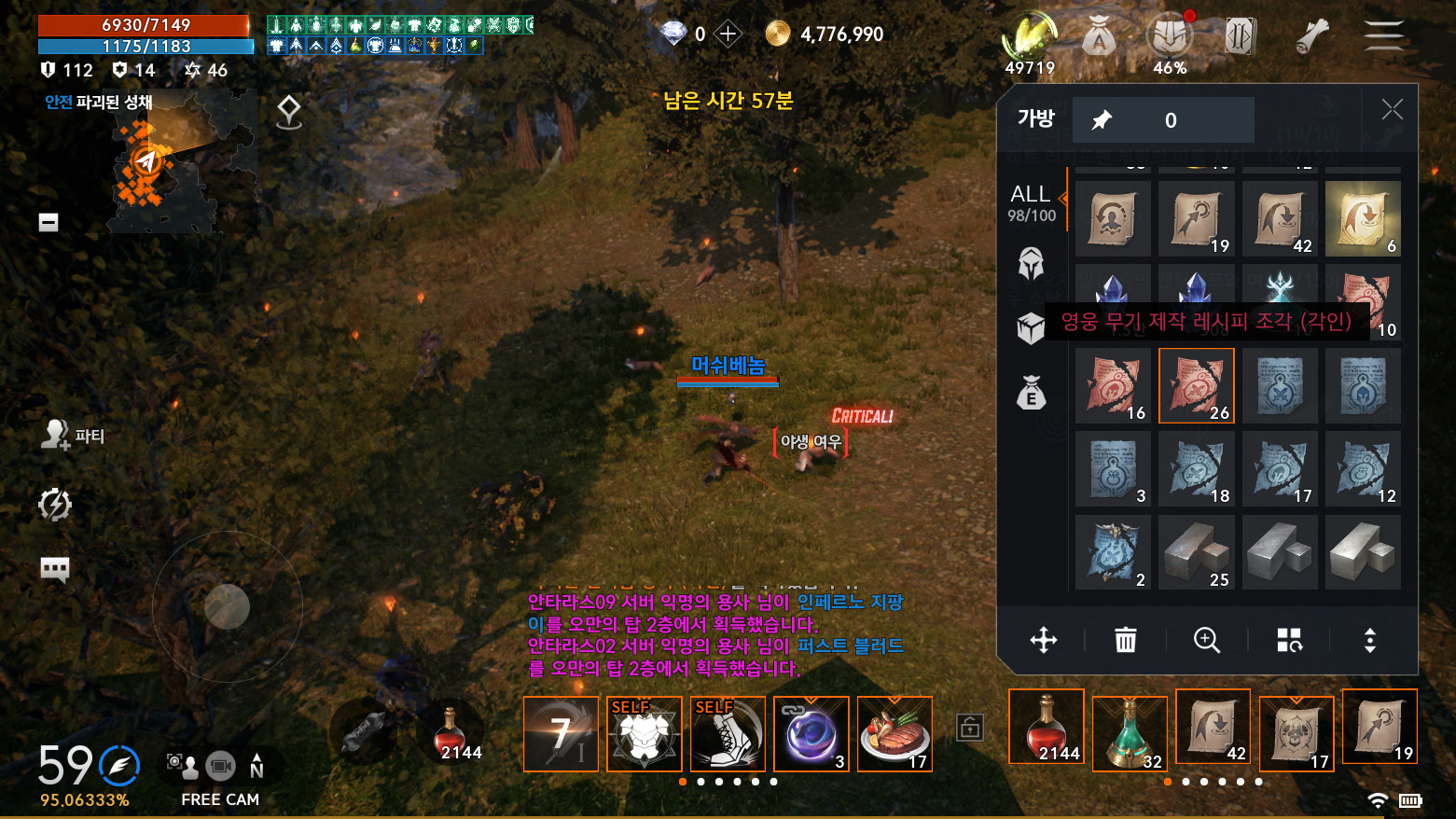
Task: Switch to the helmet equipment tab
Action: (1031, 264)
